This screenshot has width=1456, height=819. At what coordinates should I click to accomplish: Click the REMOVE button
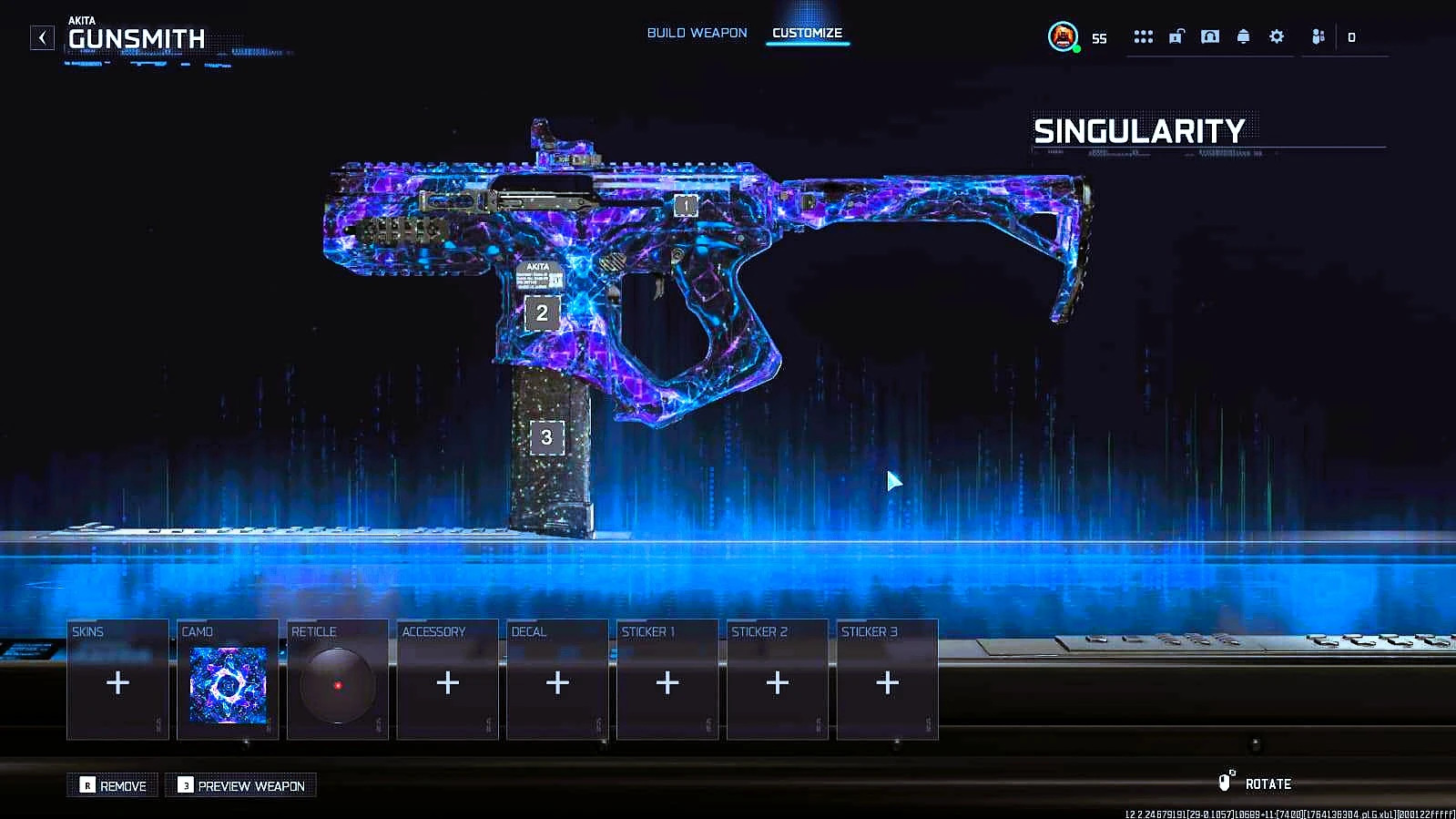pyautogui.click(x=113, y=785)
